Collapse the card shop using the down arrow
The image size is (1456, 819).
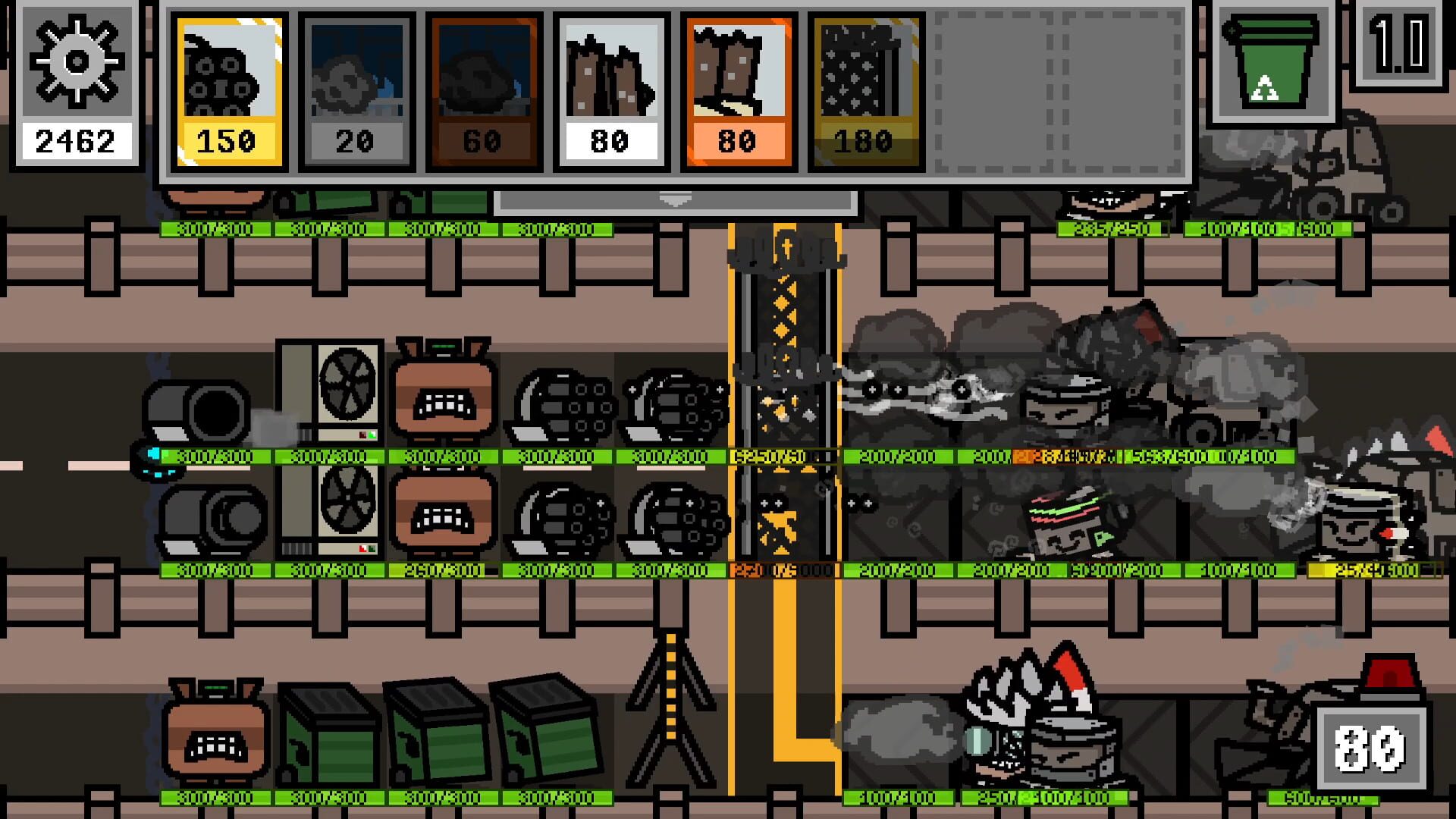673,199
